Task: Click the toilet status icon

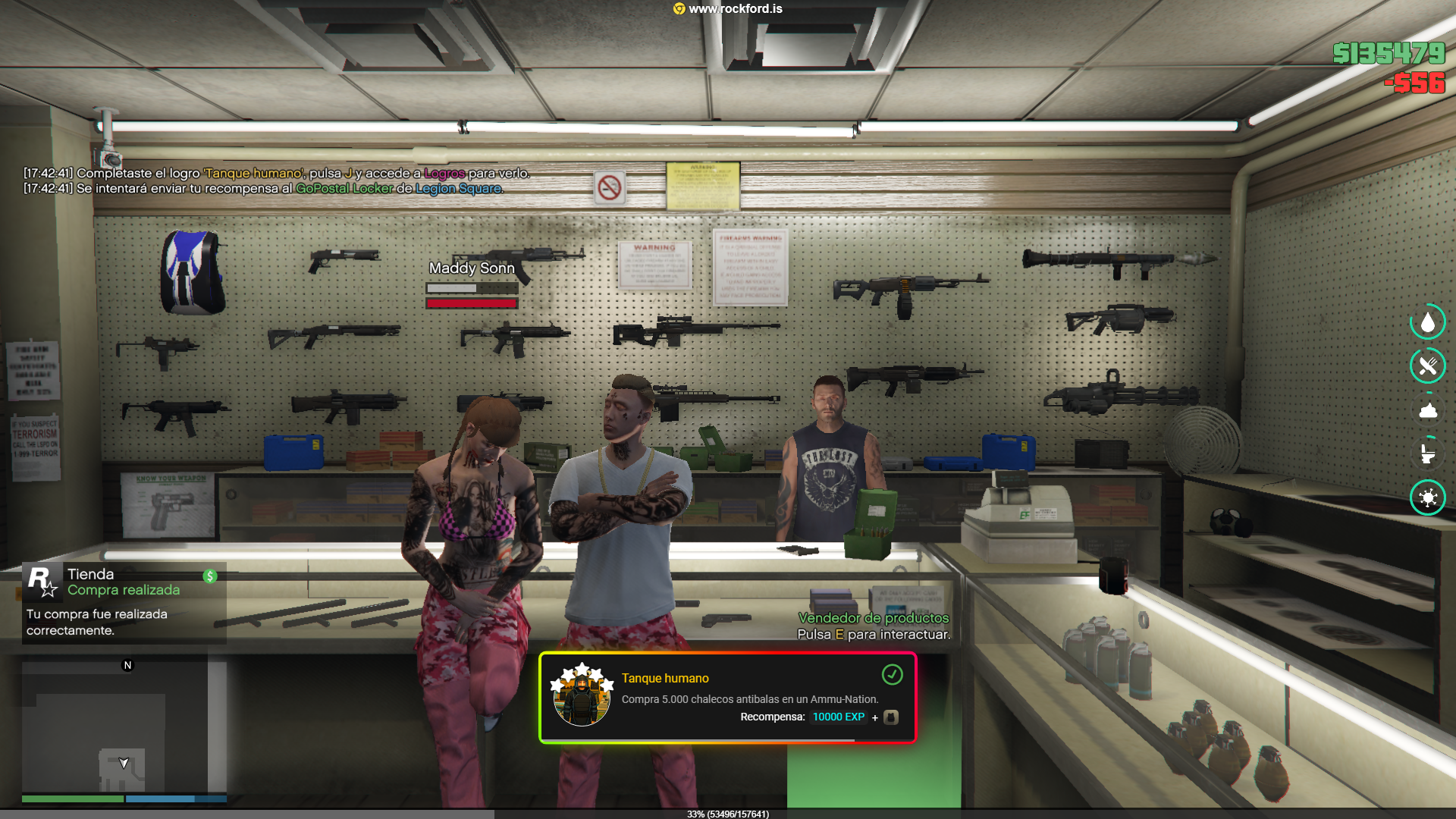Action: 1428,453
